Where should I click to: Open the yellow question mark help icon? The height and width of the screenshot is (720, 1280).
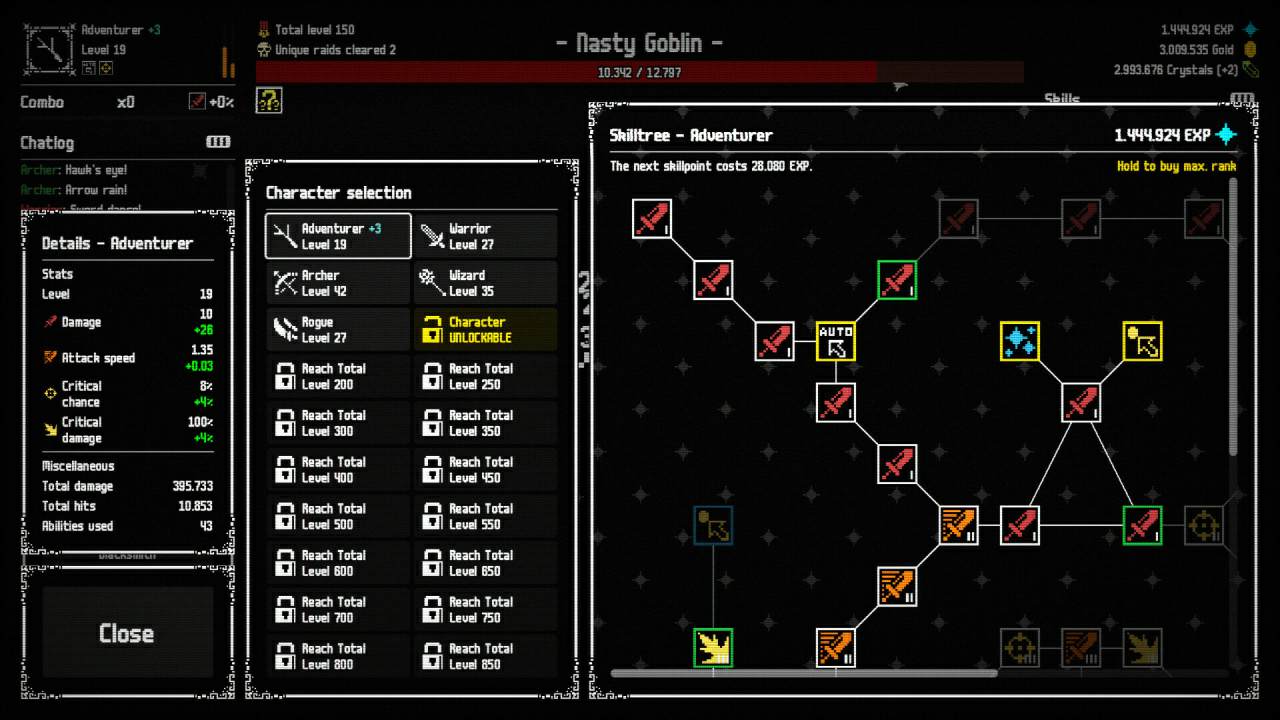(269, 100)
